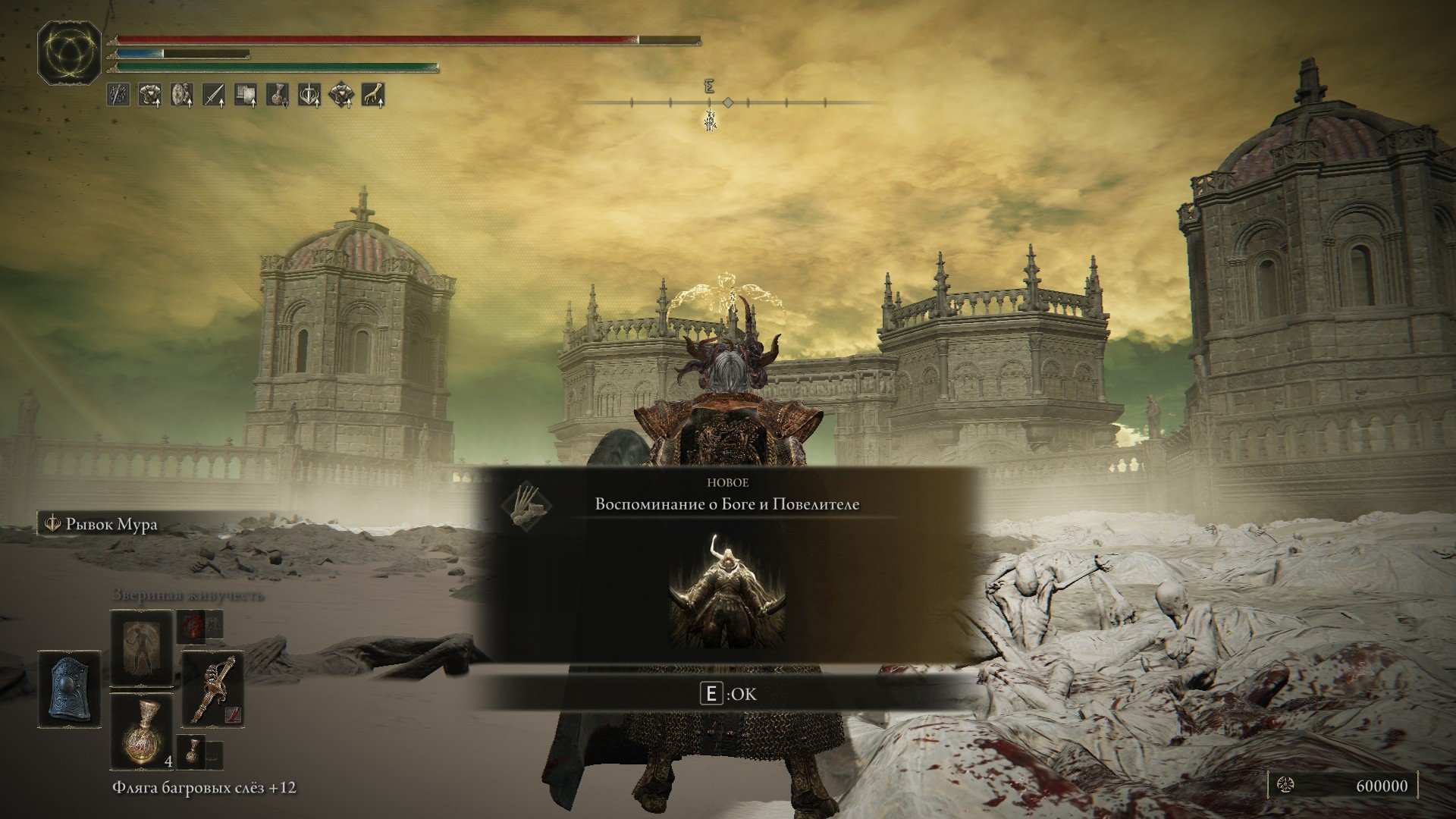This screenshot has width=1456, height=819.
Task: Click the pouch debuff icon with down arrow
Action: click(277, 95)
